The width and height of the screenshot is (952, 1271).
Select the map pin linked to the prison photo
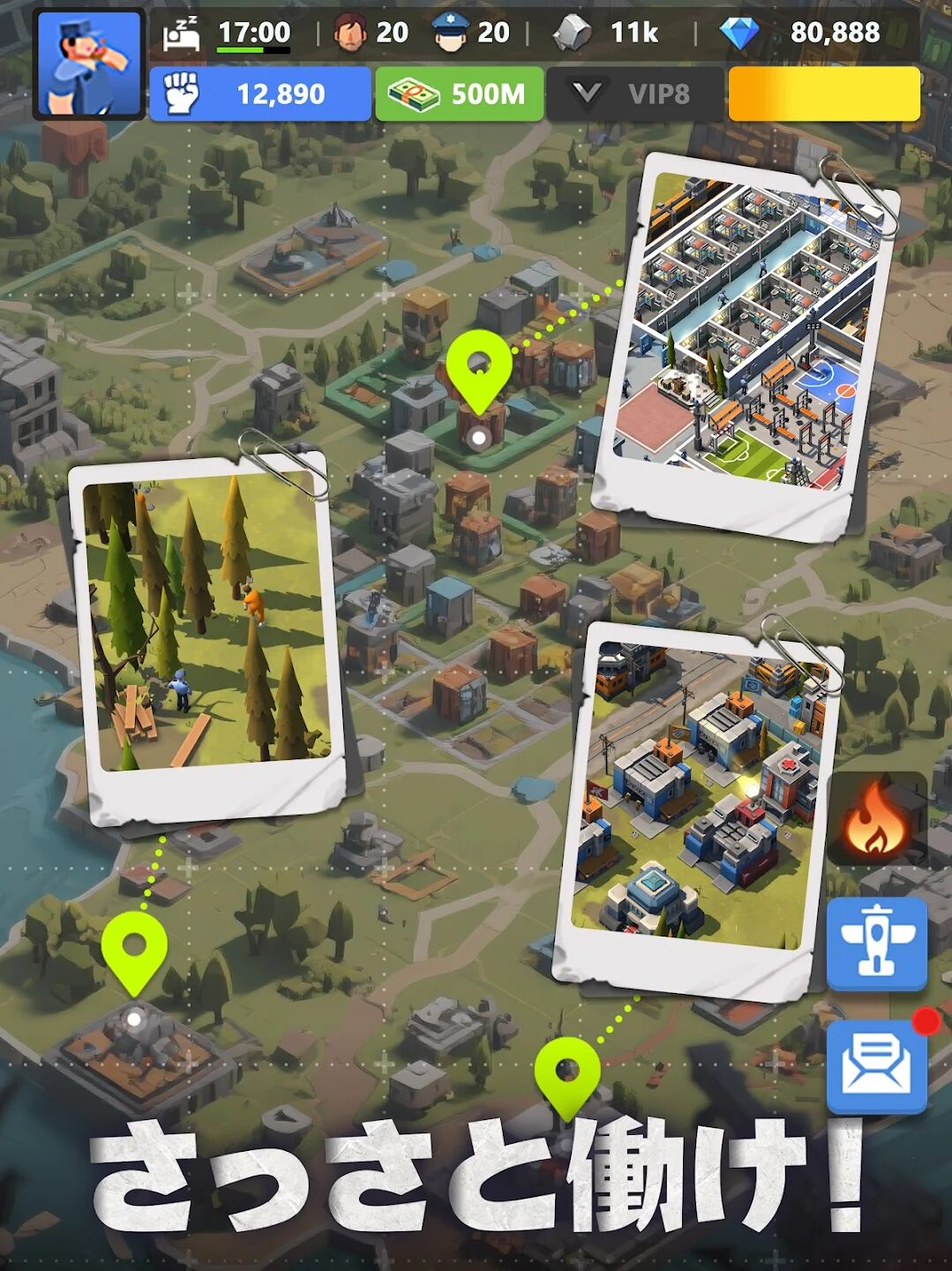click(x=478, y=371)
